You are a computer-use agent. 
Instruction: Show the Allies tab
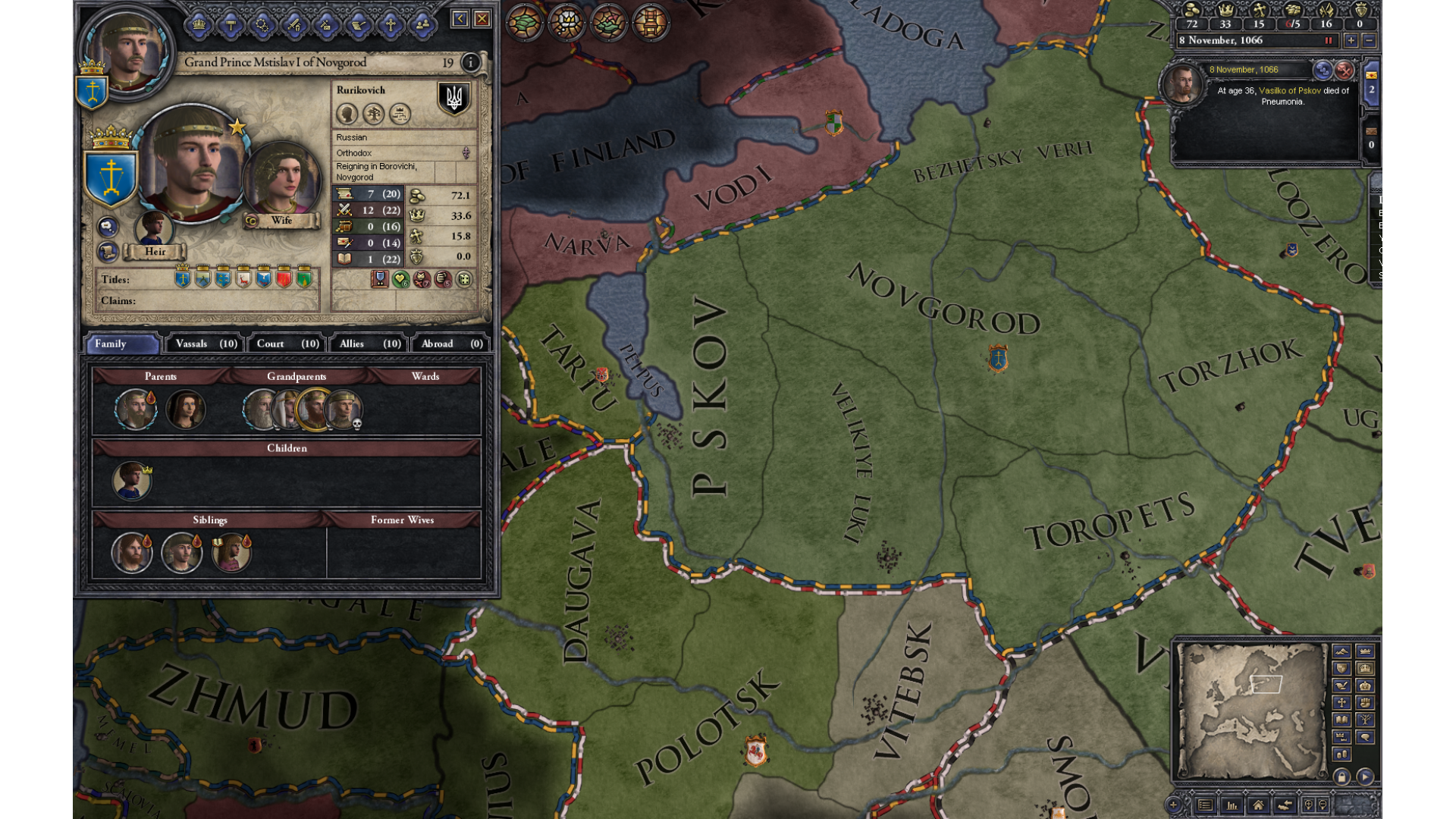point(369,344)
